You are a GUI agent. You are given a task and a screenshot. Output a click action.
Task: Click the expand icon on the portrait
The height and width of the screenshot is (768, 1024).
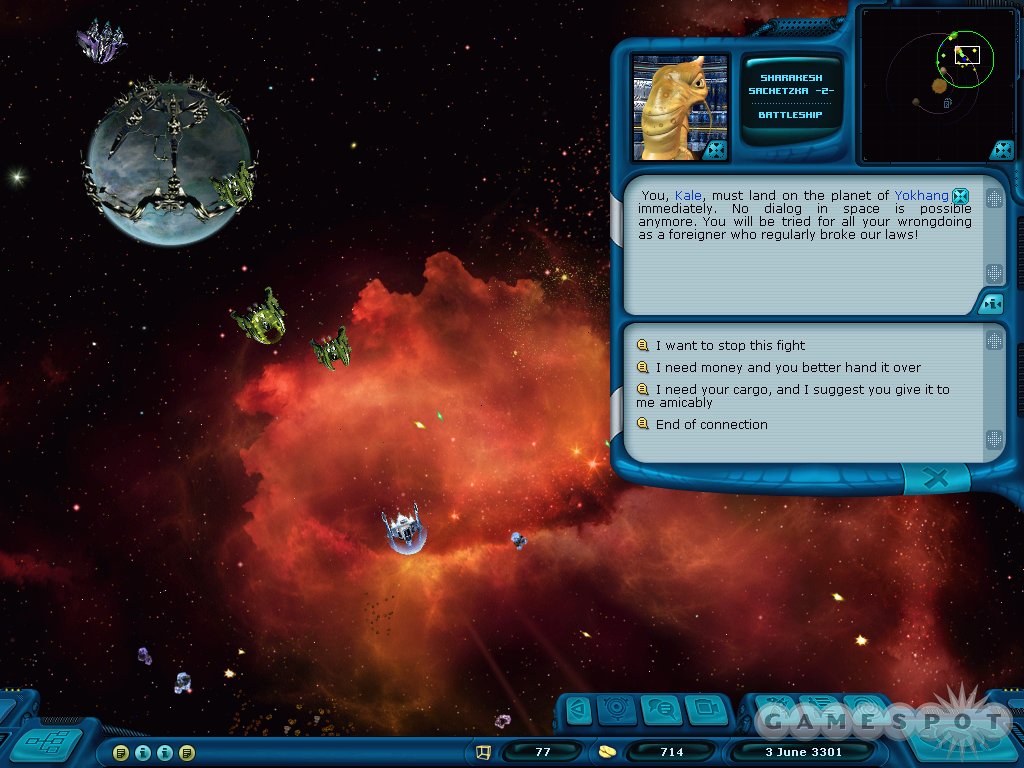coord(714,150)
